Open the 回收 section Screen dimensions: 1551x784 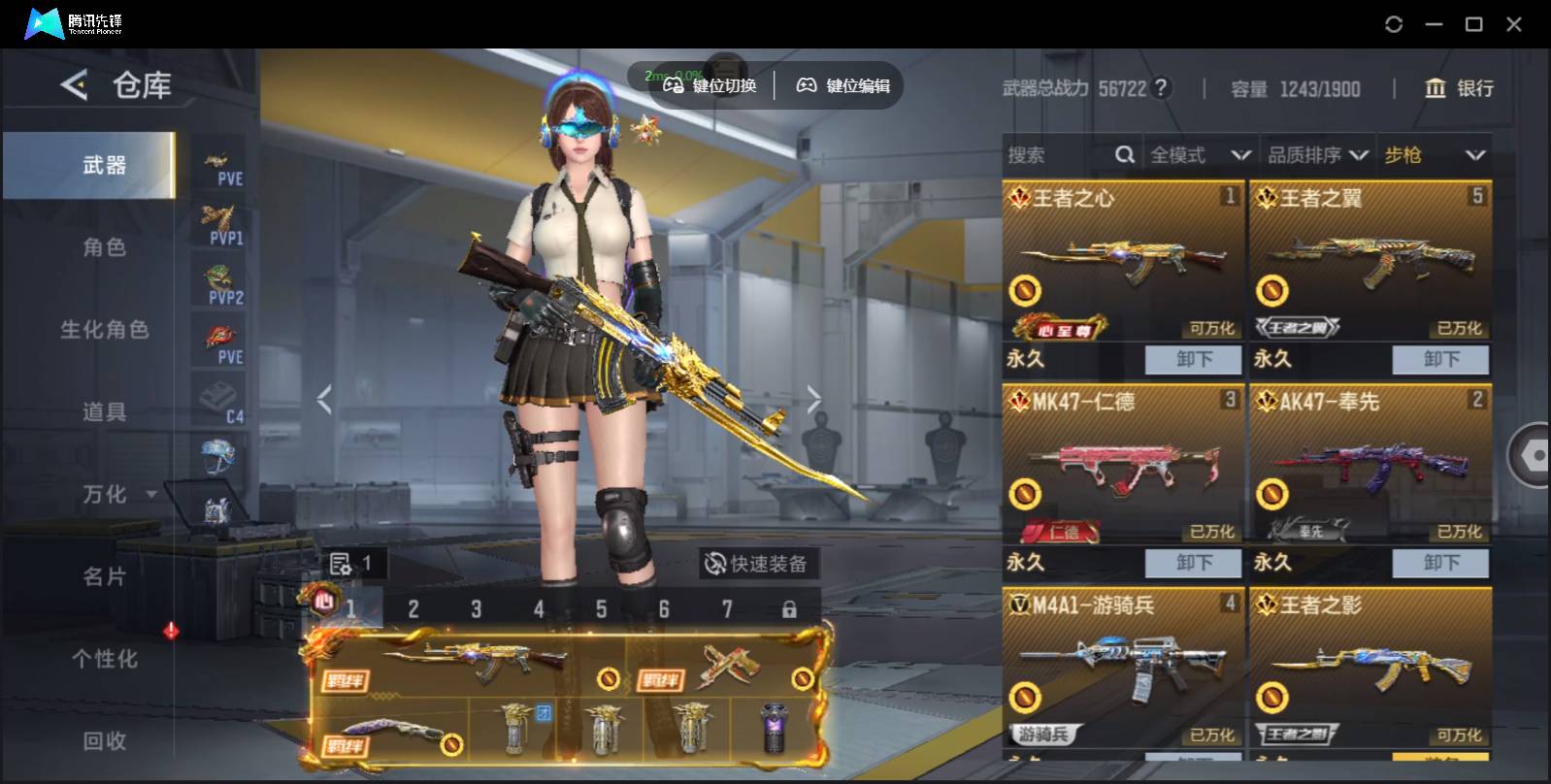[104, 741]
